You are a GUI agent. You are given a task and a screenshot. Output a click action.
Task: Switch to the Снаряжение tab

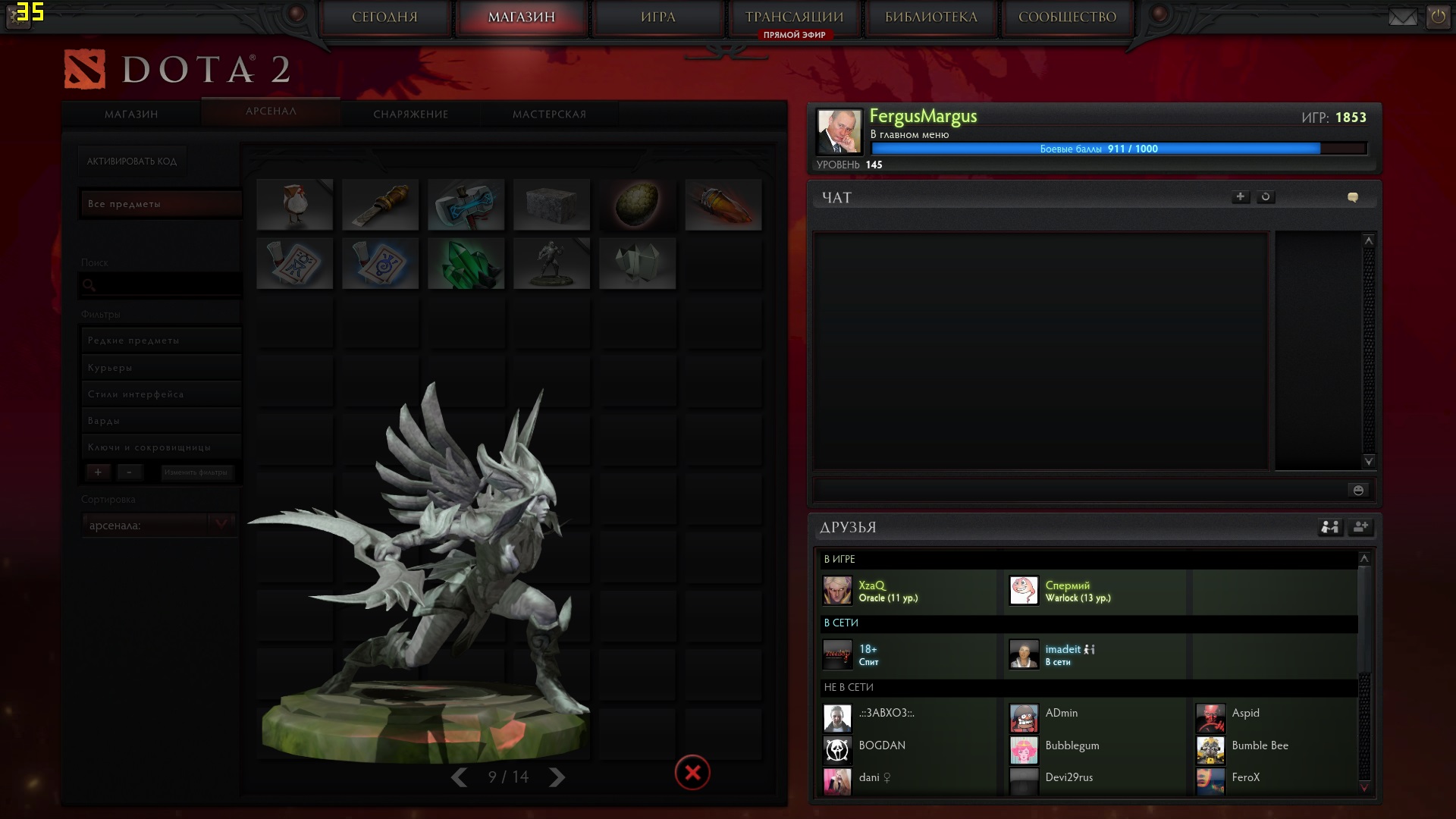pyautogui.click(x=410, y=115)
